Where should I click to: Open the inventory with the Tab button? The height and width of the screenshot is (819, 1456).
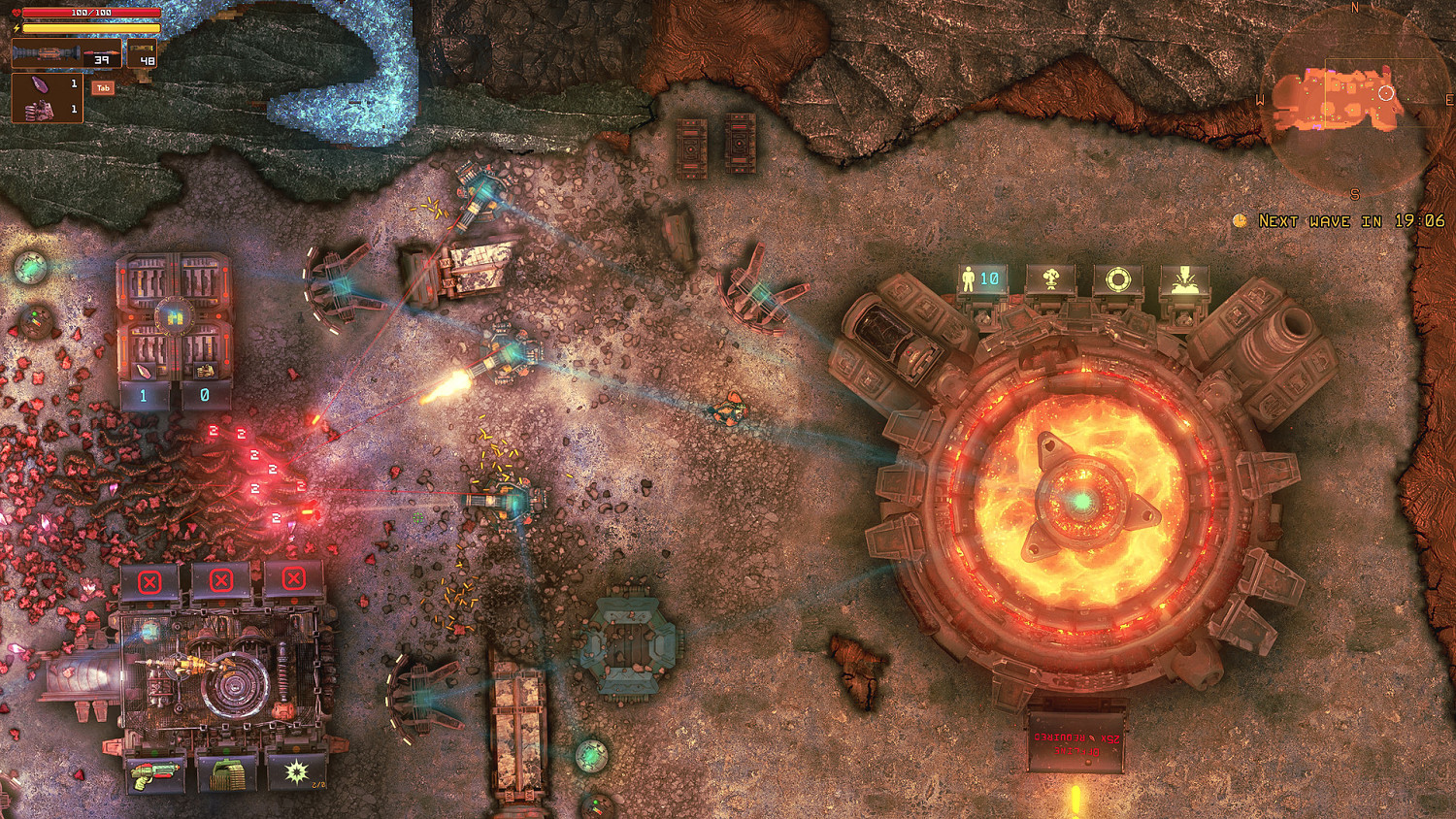pos(102,87)
